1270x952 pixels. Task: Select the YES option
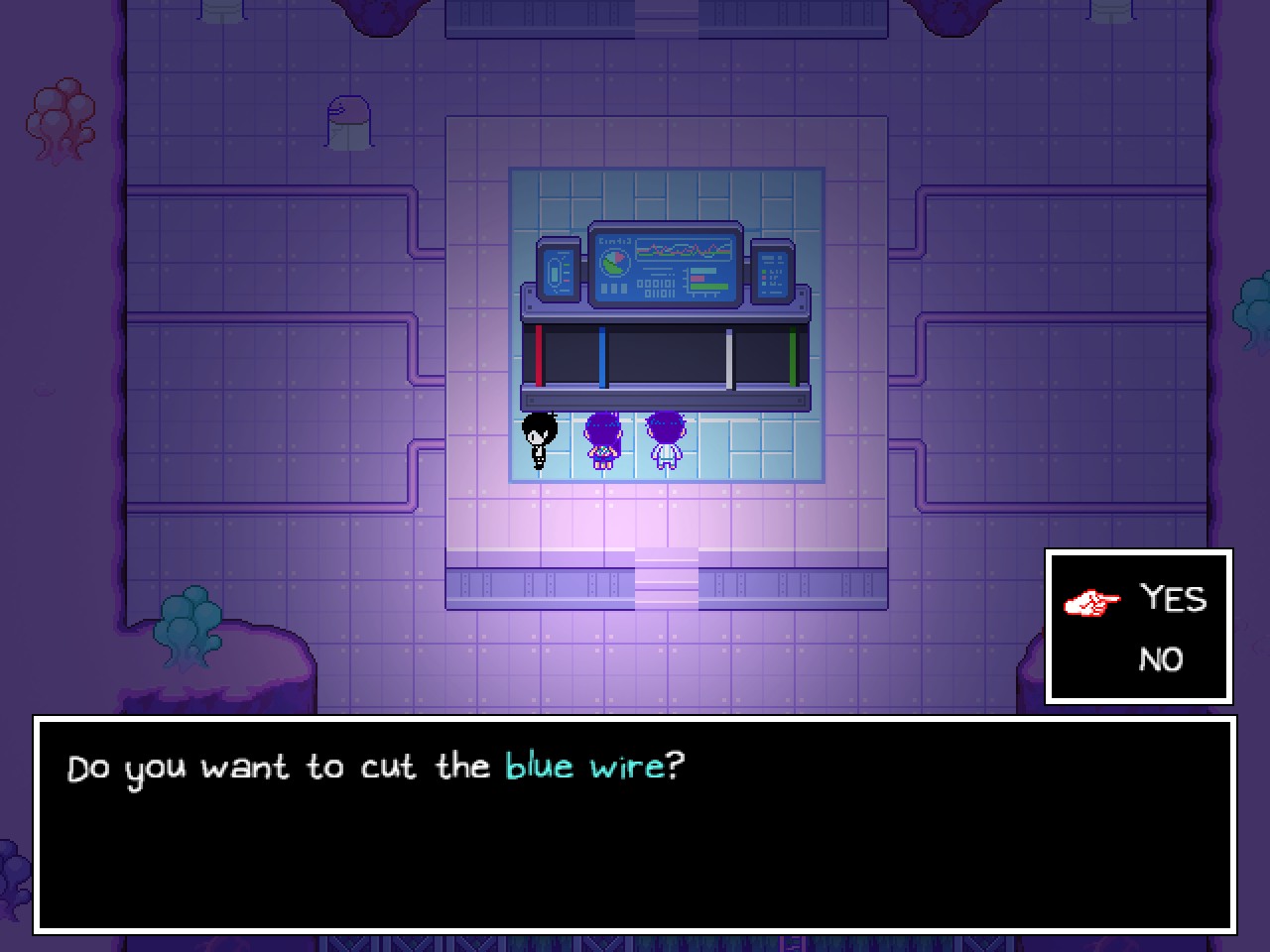(1175, 599)
